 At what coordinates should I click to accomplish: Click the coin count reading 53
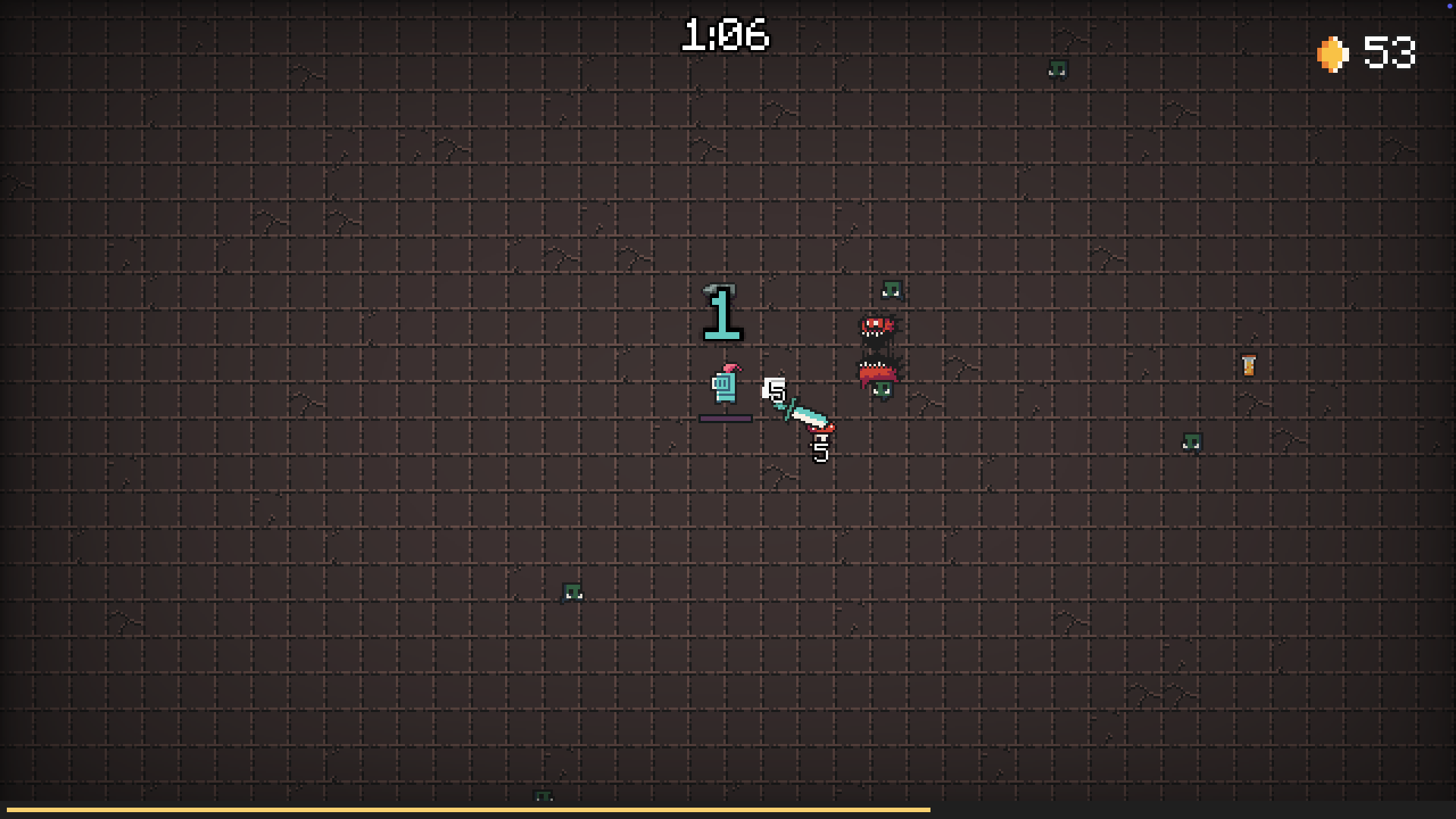(x=1390, y=54)
